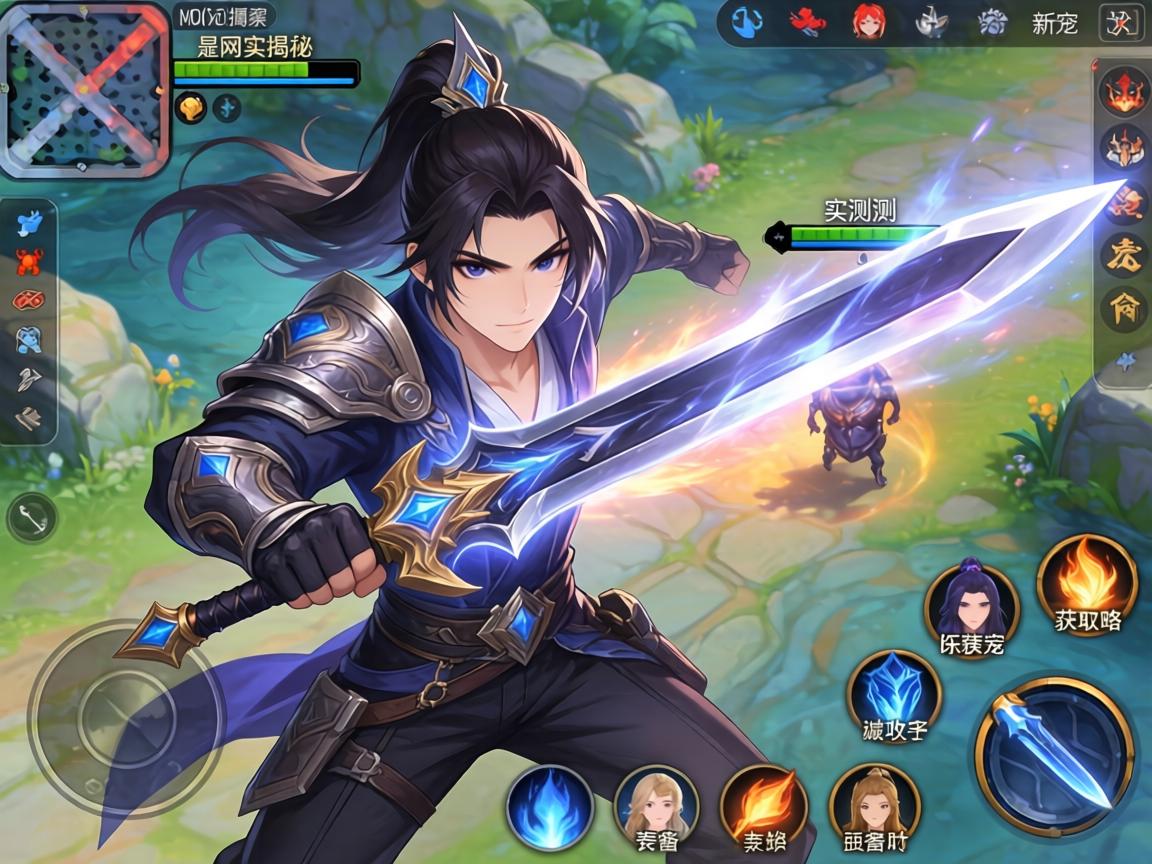The image size is (1152, 864).
Task: Select the blonde woman portrait button
Action: (x=656, y=807)
